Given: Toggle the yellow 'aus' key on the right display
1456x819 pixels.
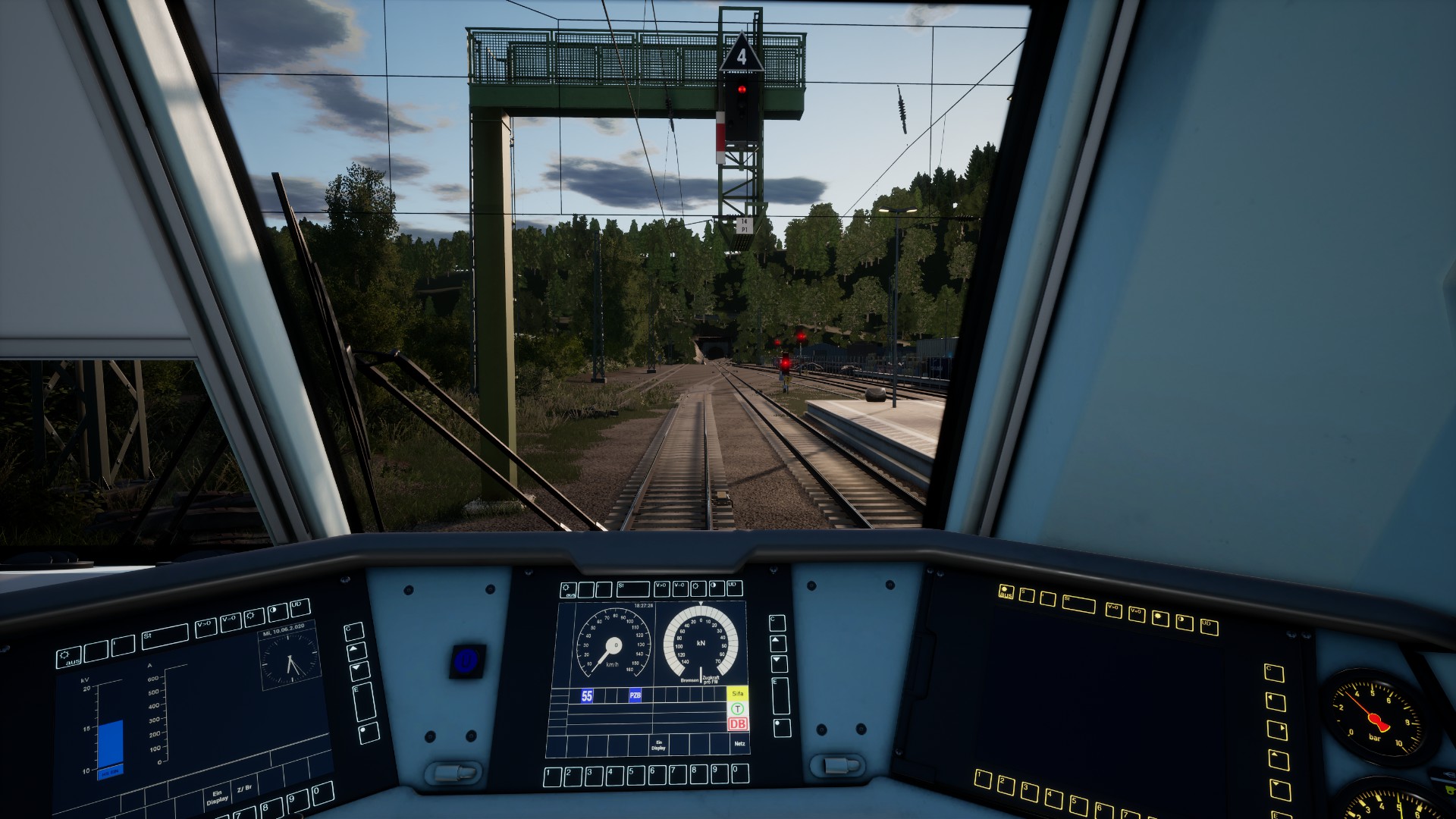Looking at the screenshot, I should [1006, 591].
